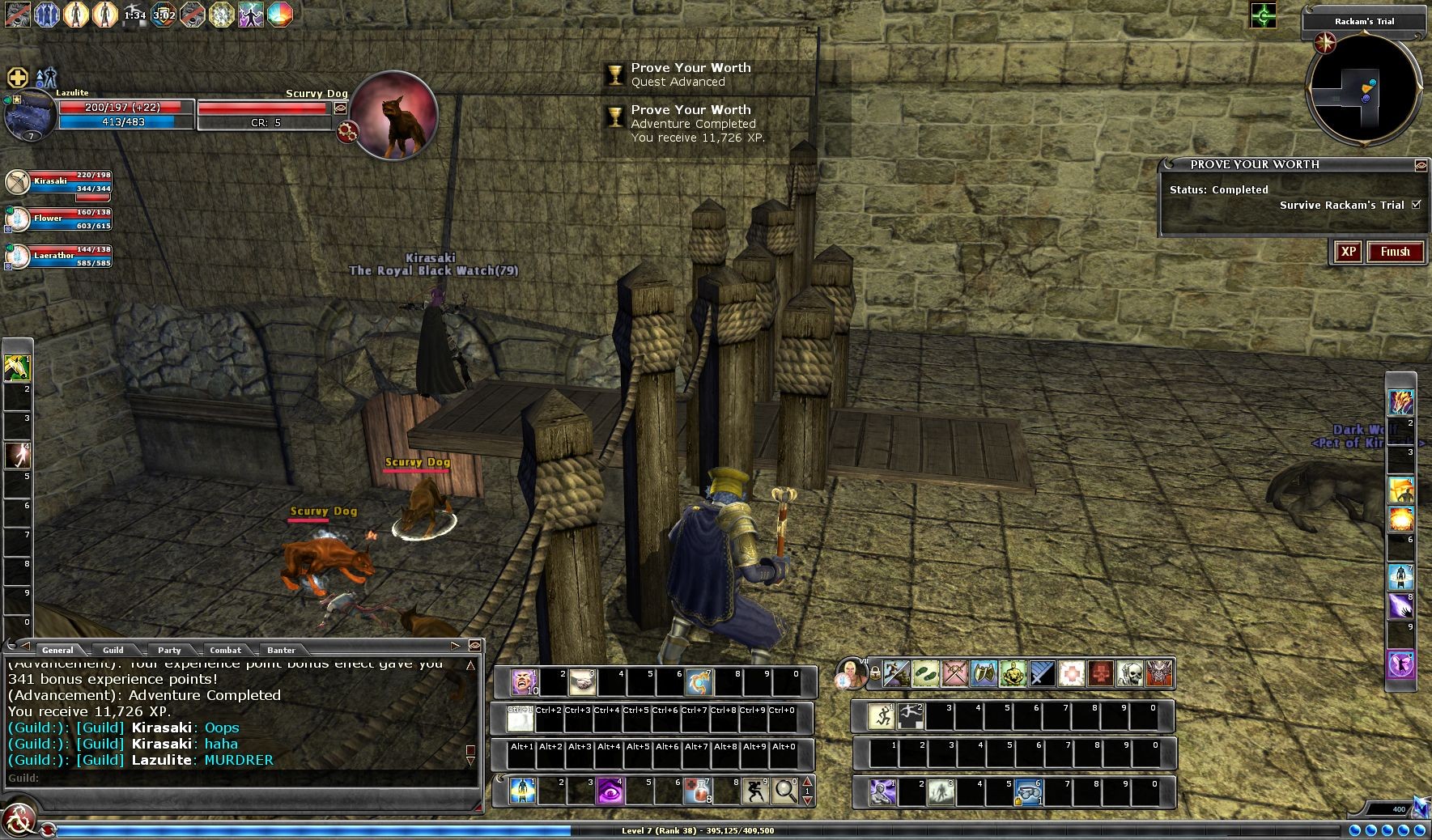The height and width of the screenshot is (840, 1432).
Task: Activate the purple eye spell slot
Action: [x=609, y=791]
